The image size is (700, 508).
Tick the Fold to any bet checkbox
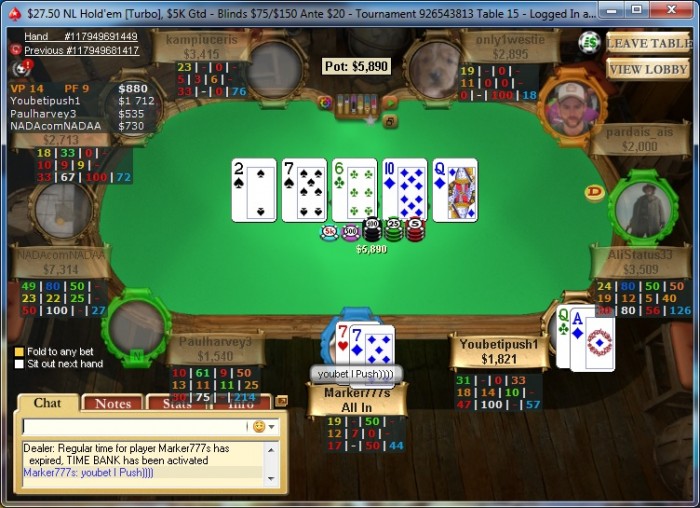19,351
